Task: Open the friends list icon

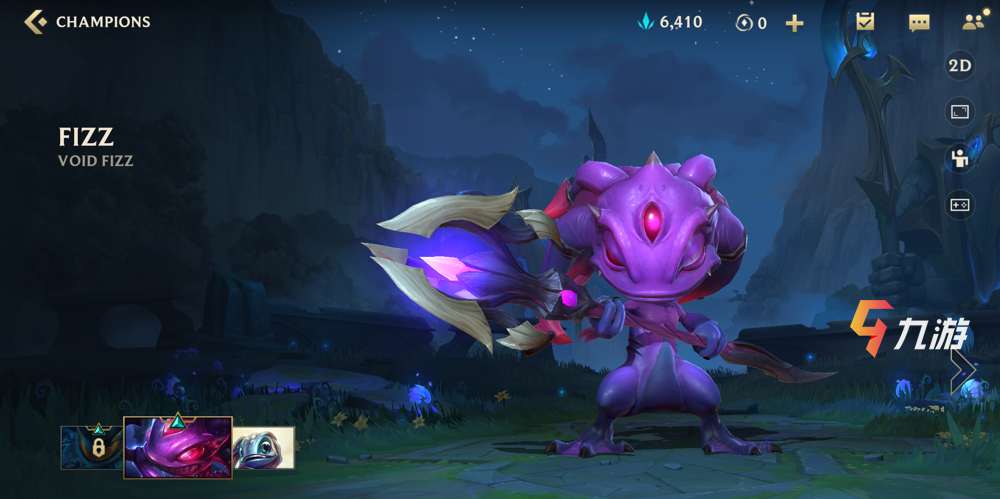Action: pyautogui.click(x=971, y=21)
